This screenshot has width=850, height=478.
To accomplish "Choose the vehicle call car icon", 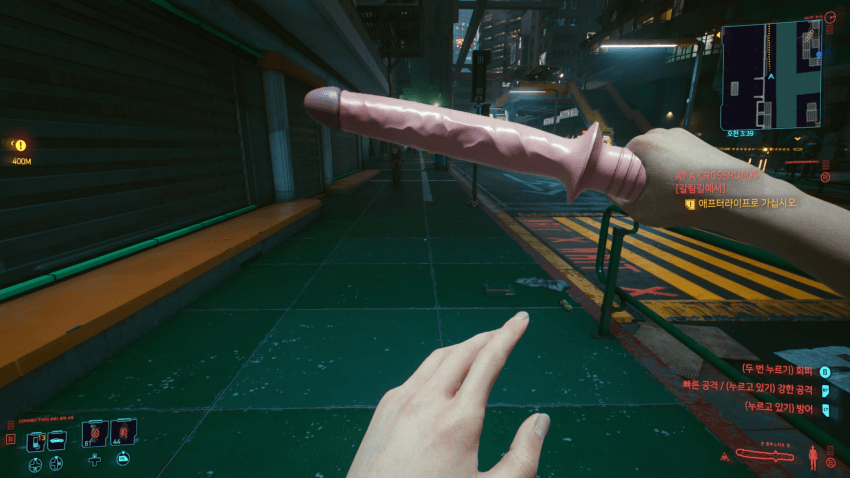I will [58, 439].
